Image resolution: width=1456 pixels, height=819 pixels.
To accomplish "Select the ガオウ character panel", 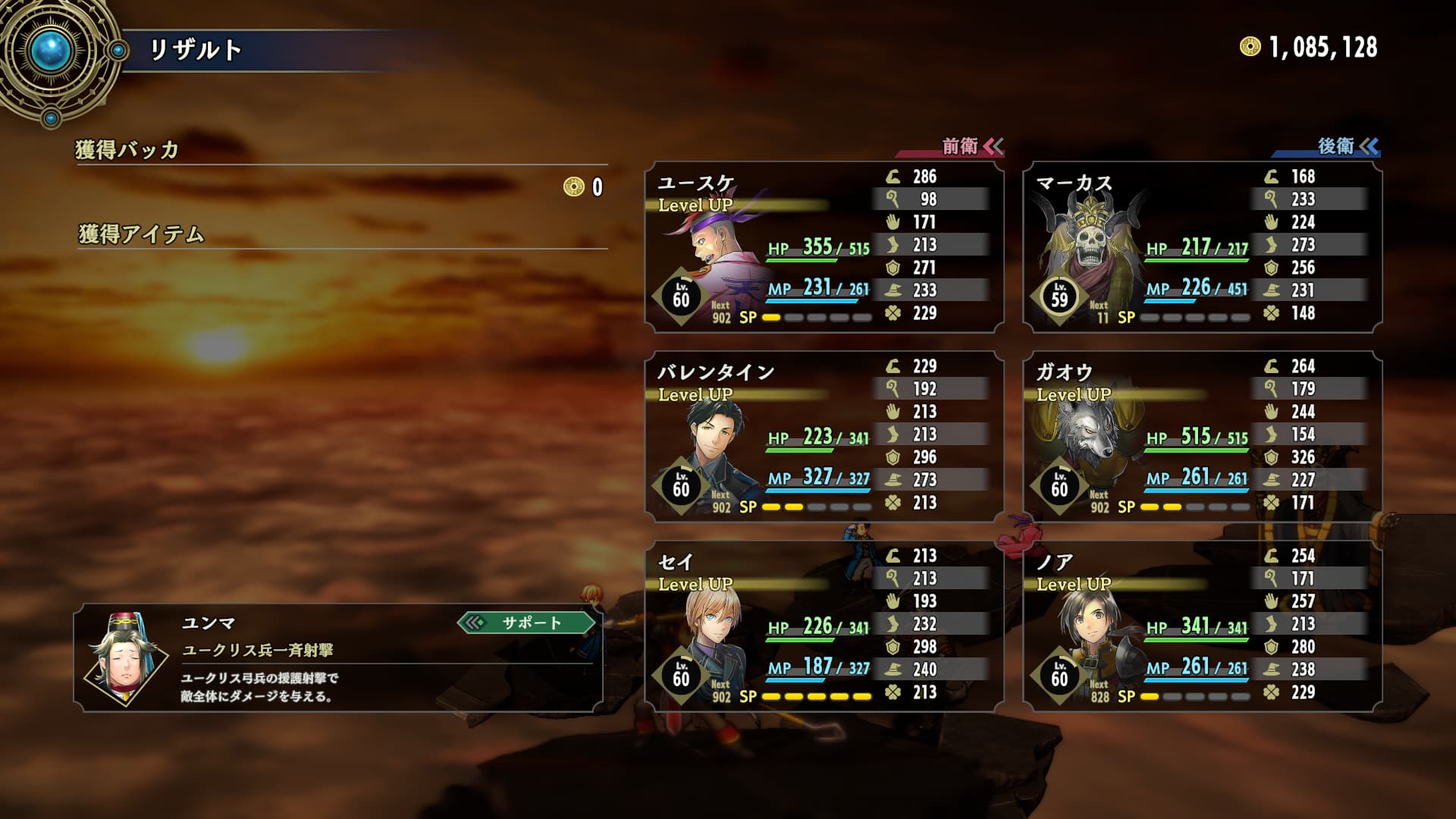I will [1202, 437].
